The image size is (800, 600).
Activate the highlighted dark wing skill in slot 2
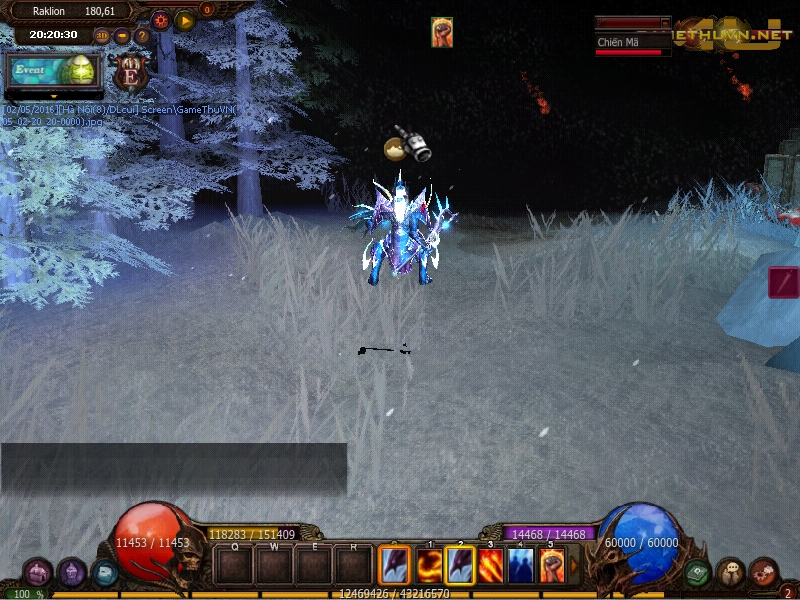pyautogui.click(x=460, y=566)
